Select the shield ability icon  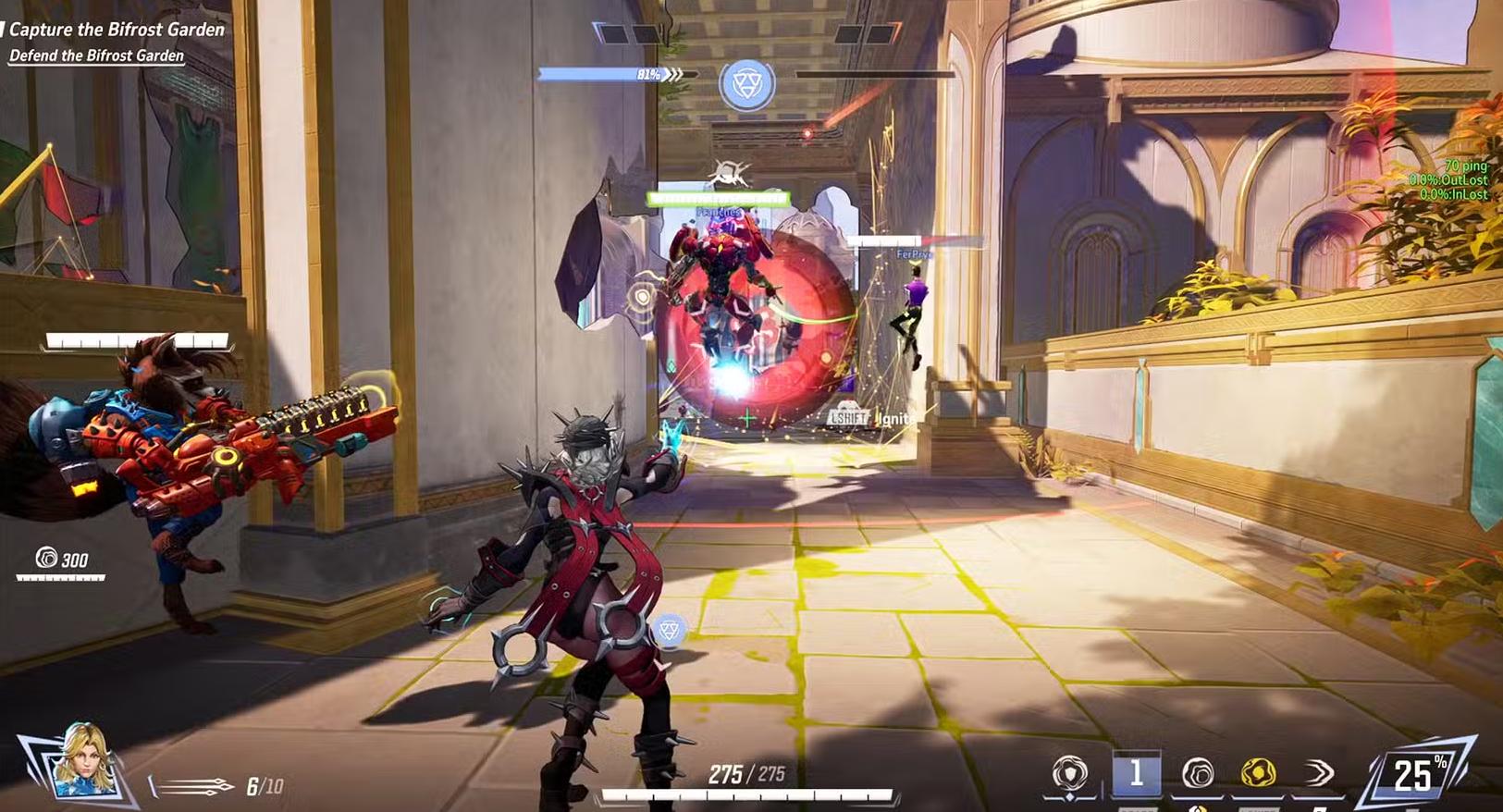(1070, 773)
